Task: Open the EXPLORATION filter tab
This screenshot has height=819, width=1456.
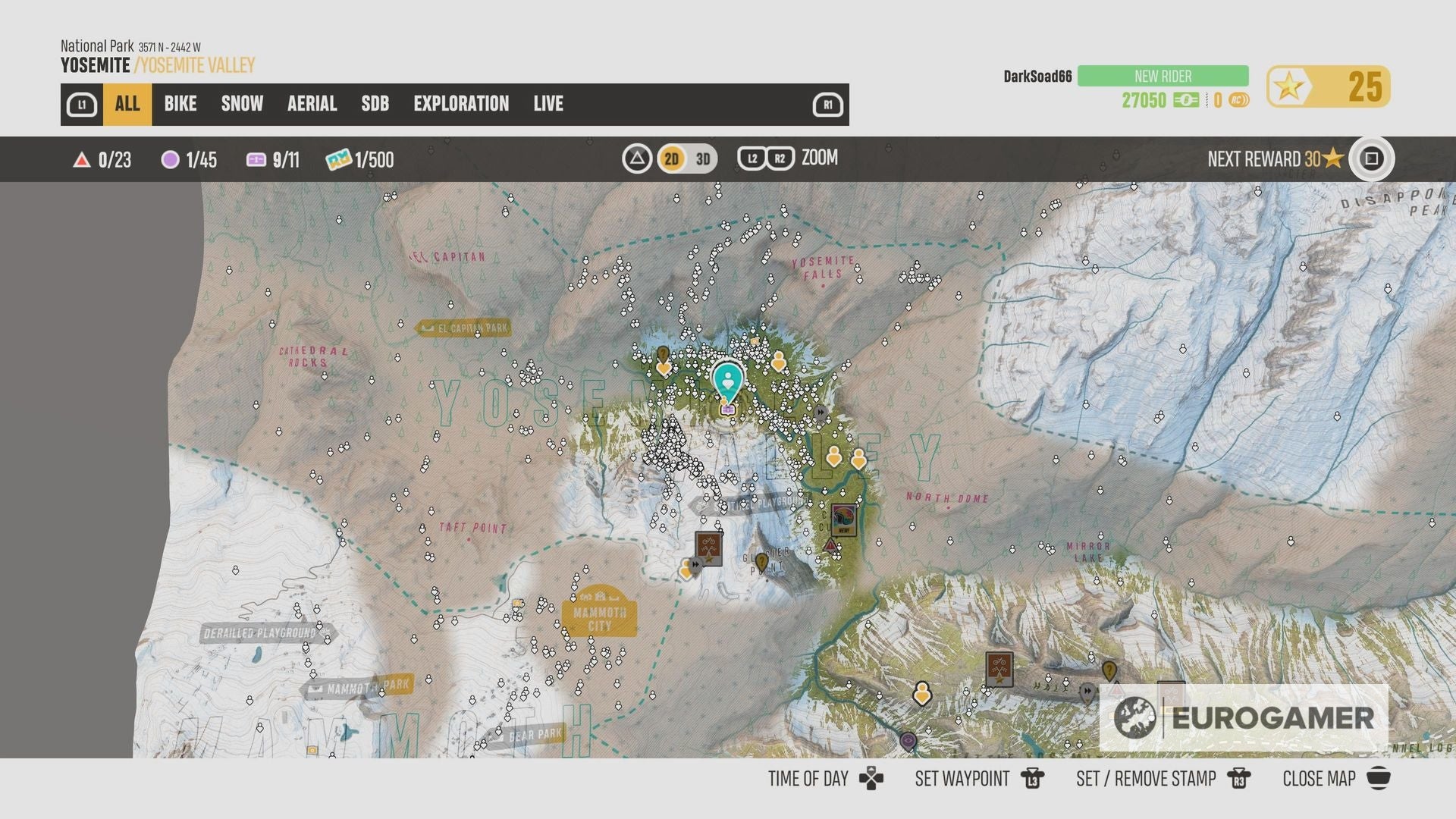Action: coord(461,104)
